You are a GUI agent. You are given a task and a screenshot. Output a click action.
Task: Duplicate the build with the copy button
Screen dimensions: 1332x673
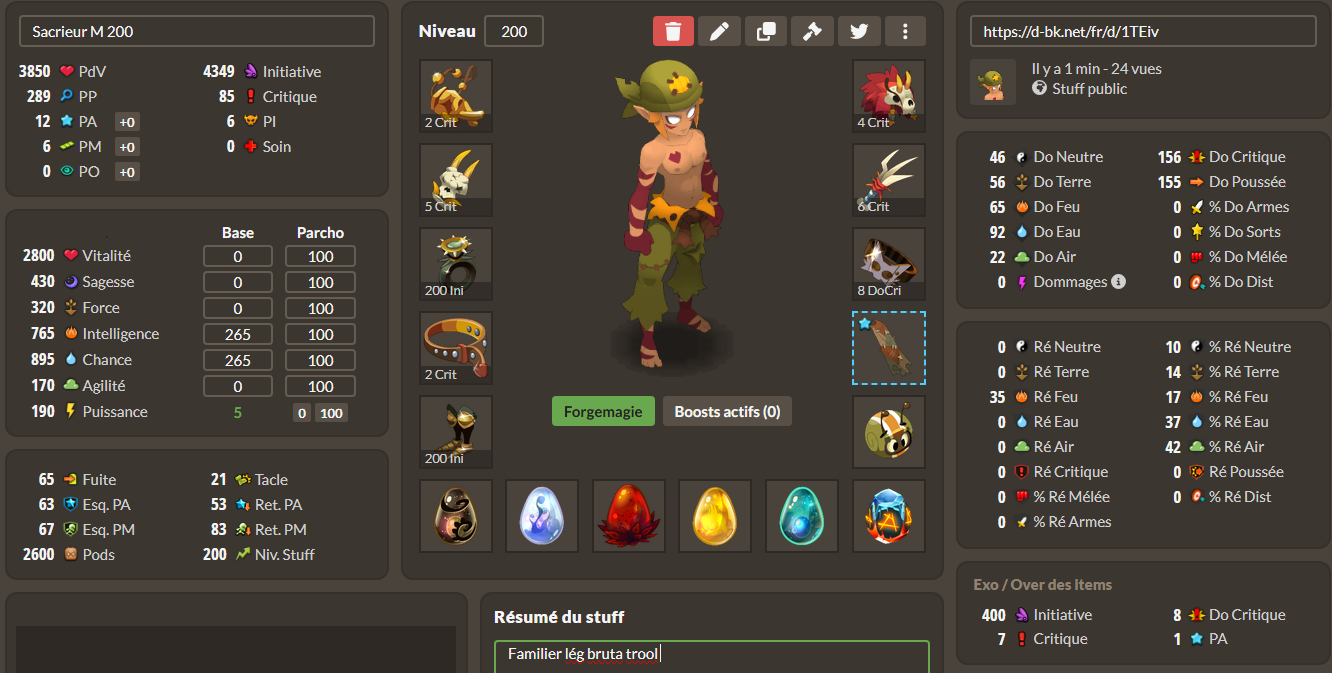pyautogui.click(x=766, y=31)
